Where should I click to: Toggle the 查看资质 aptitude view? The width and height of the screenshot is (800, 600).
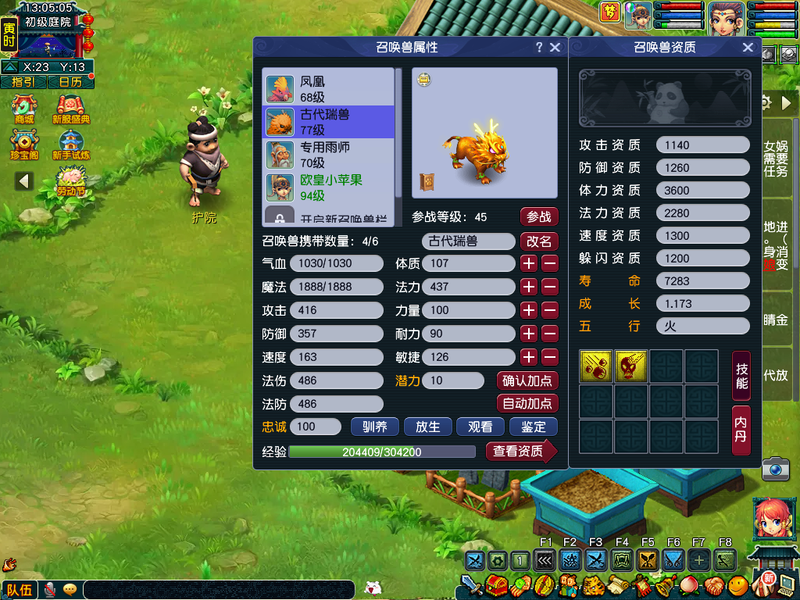(x=520, y=451)
